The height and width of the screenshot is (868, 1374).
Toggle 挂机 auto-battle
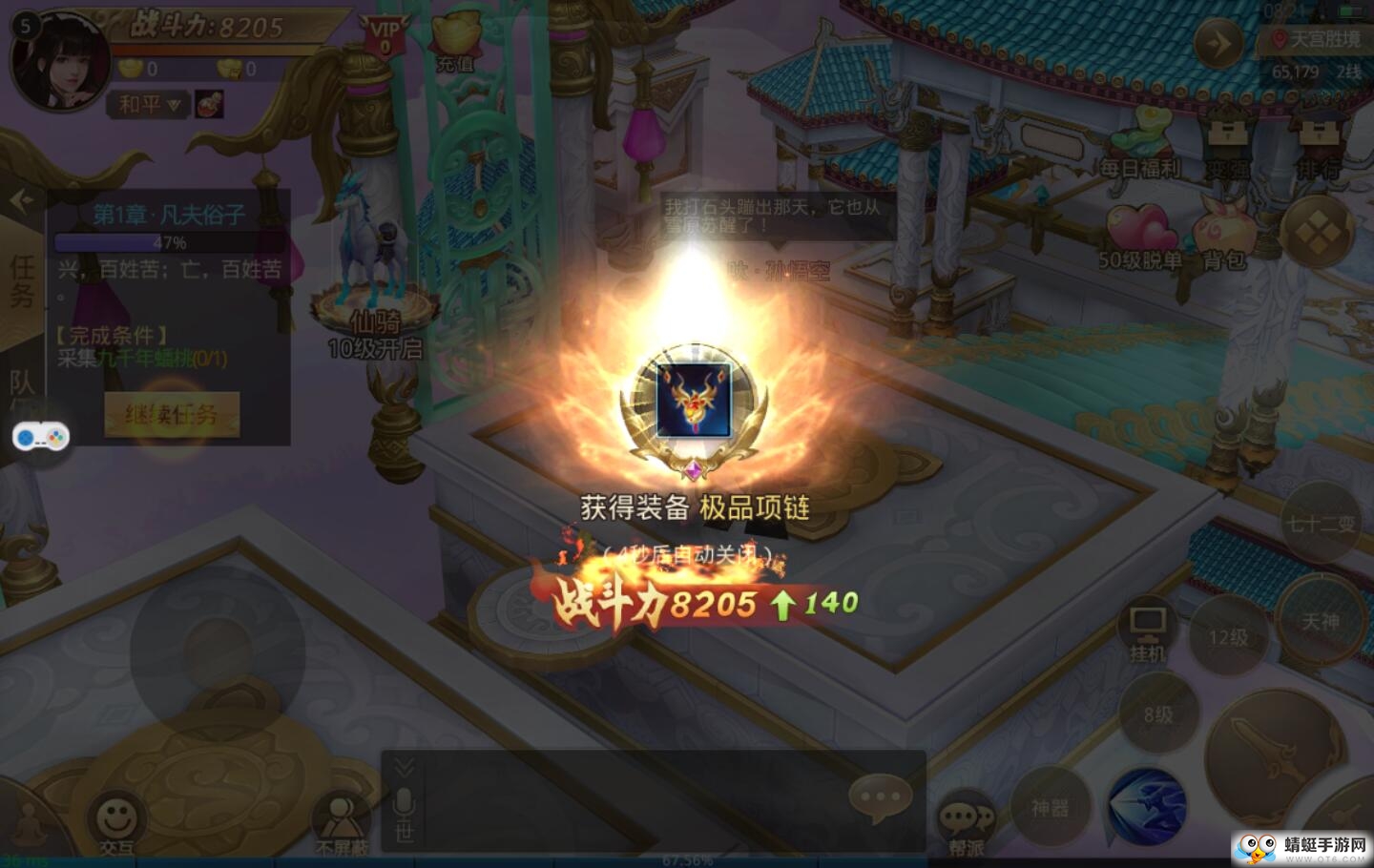1147,631
